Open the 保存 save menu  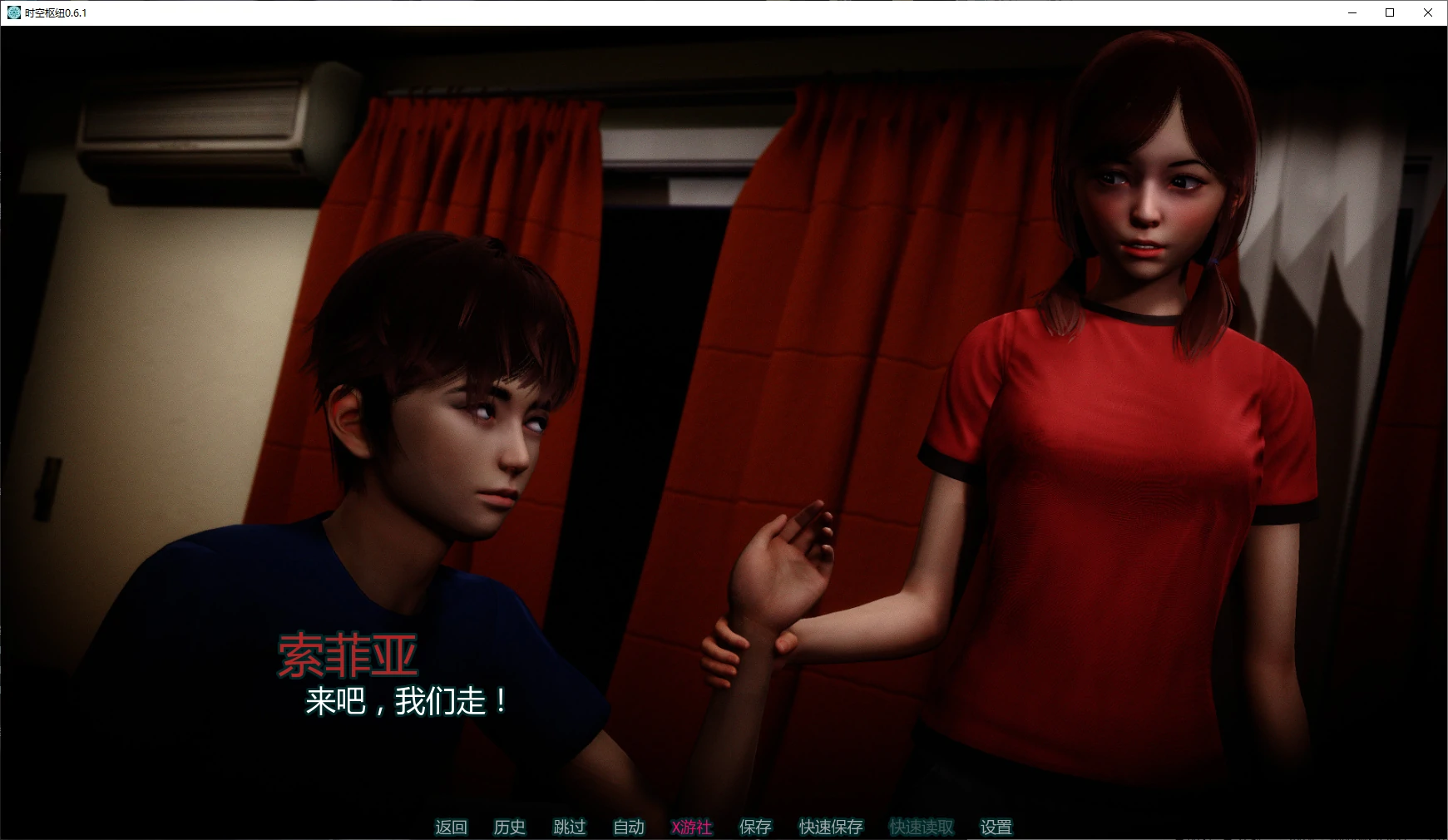click(x=755, y=827)
